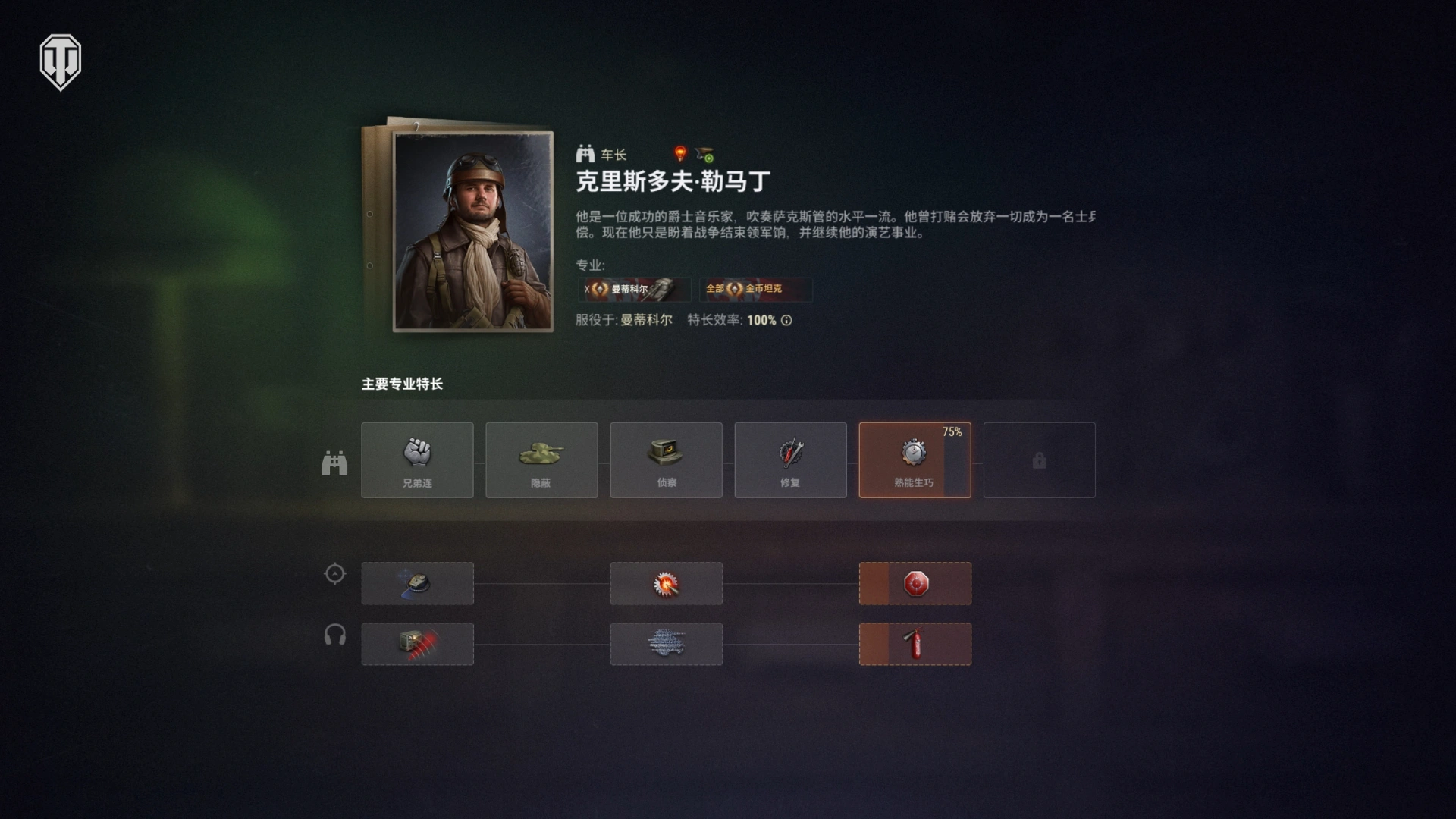Click the binoculars icon beside 车长

pos(585,154)
